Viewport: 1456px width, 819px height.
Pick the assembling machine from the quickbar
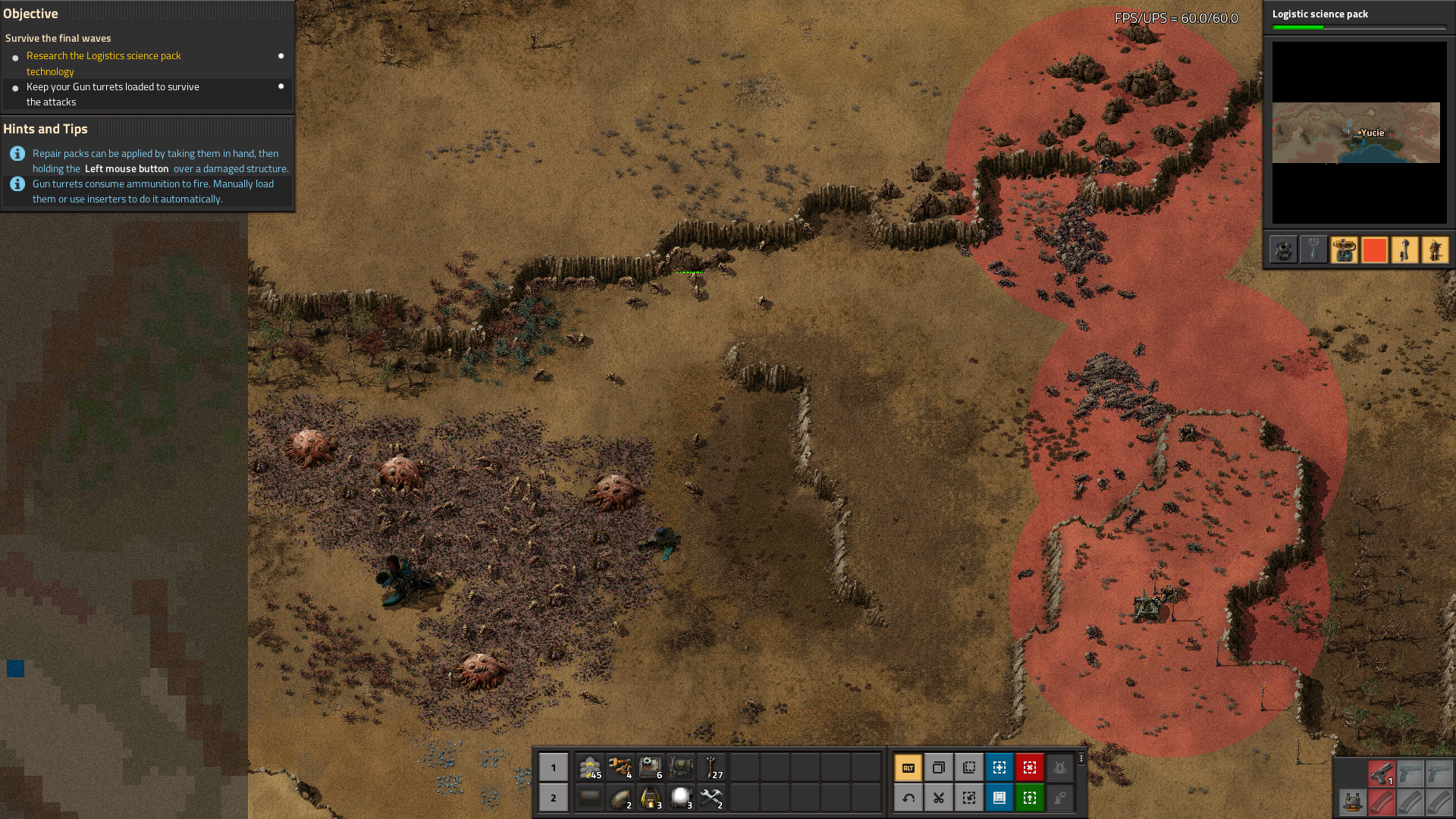click(650, 767)
